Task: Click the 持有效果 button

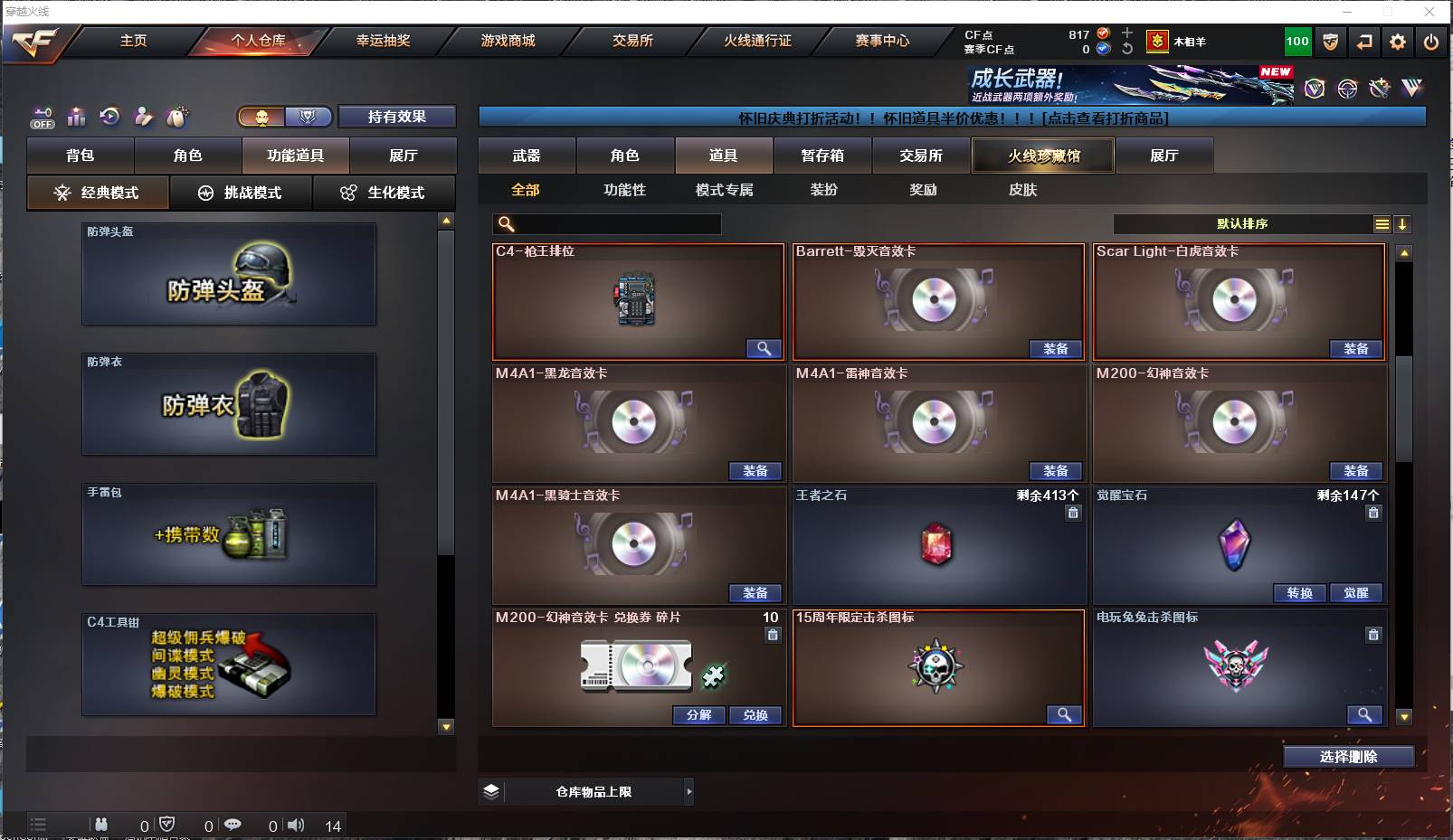Action: [x=396, y=117]
